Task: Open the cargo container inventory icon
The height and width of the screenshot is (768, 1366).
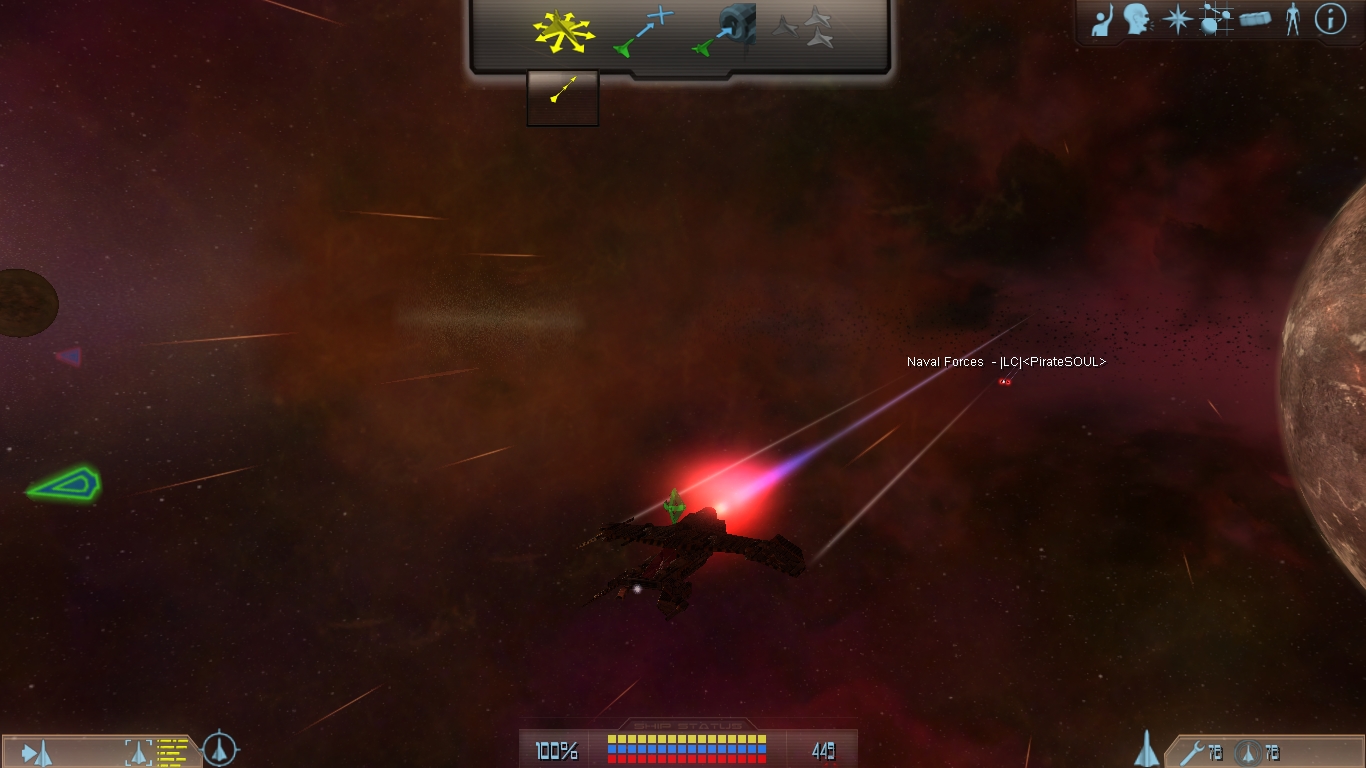Action: click(1255, 20)
